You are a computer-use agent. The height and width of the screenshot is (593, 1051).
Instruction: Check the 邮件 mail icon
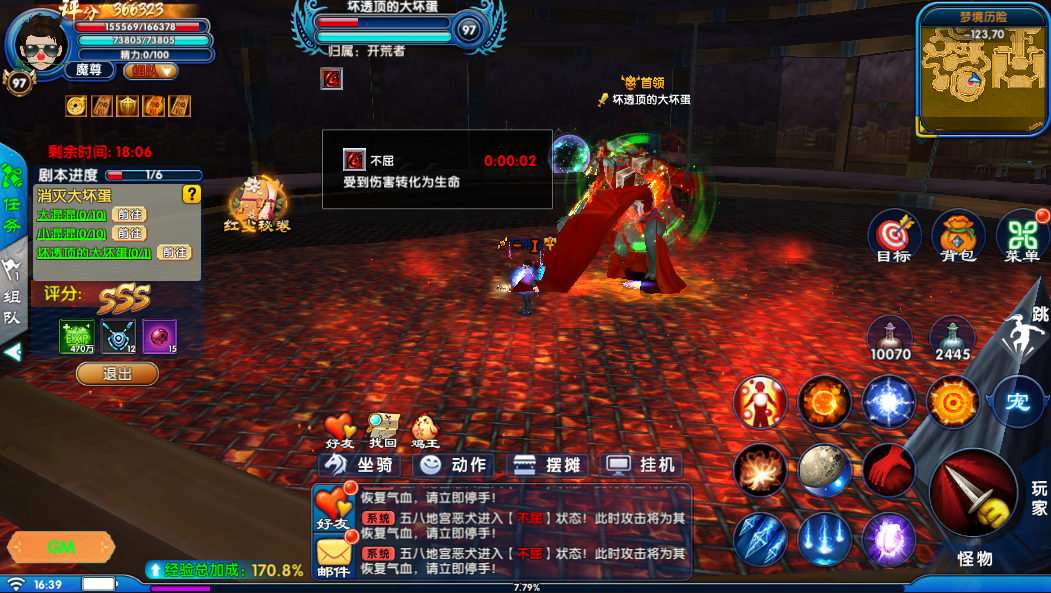tap(332, 556)
